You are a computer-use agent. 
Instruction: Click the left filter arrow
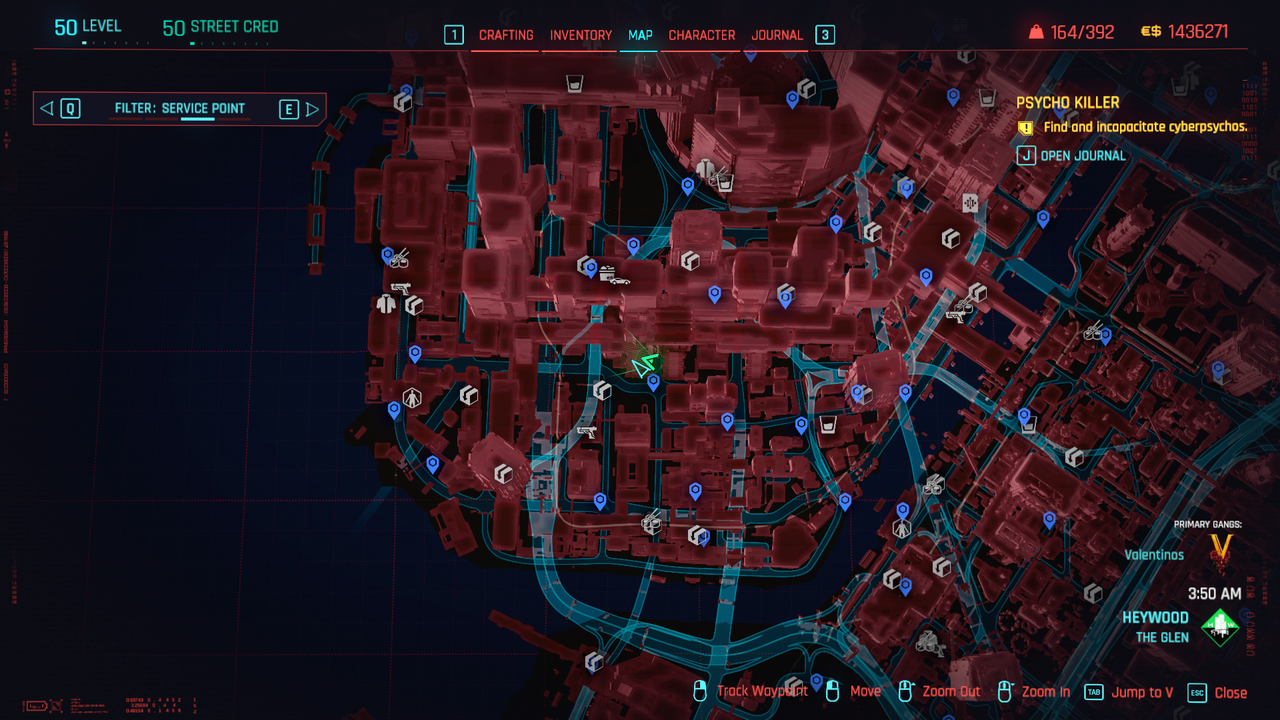click(x=46, y=109)
